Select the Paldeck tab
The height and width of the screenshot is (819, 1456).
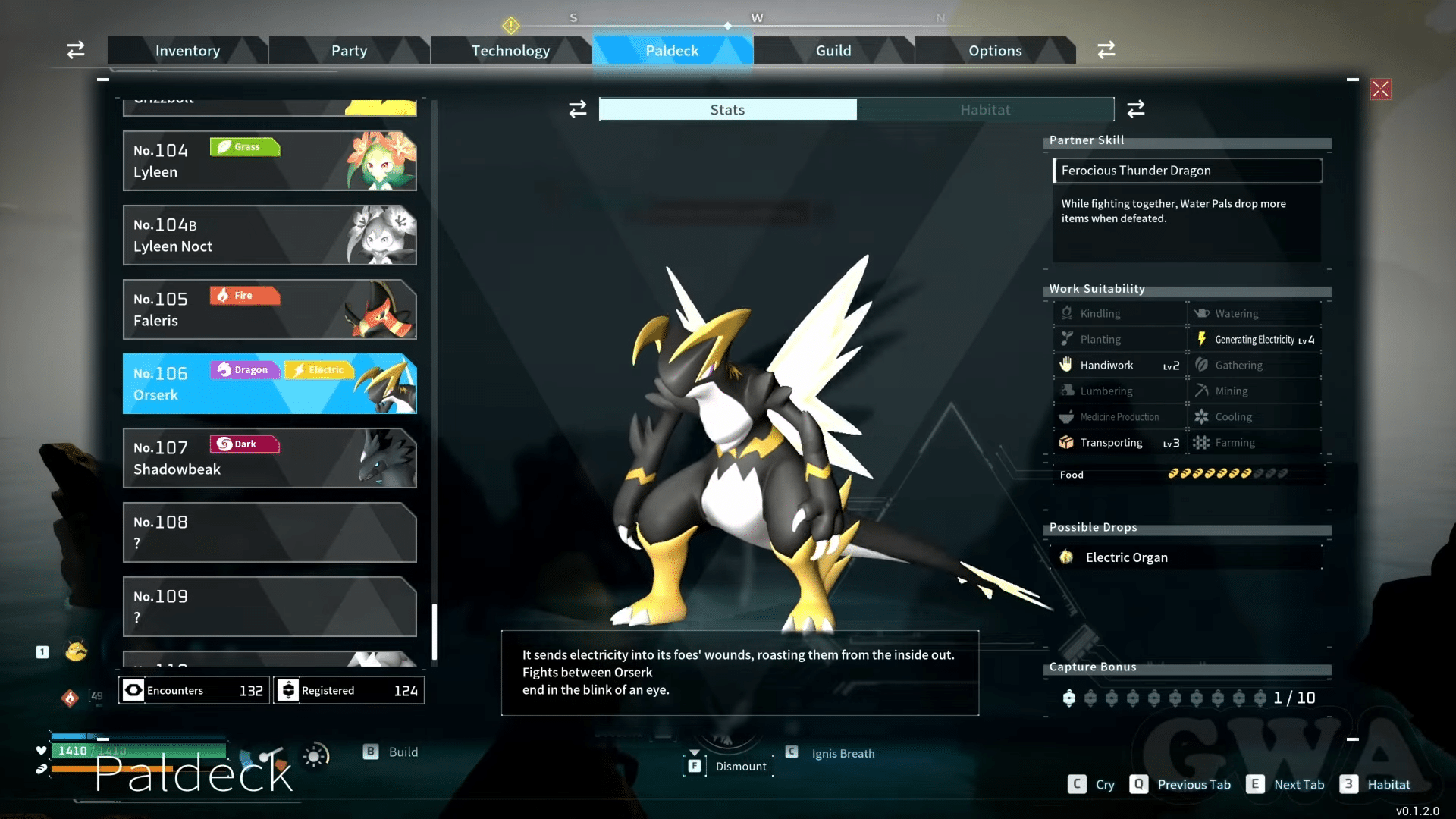pyautogui.click(x=672, y=51)
